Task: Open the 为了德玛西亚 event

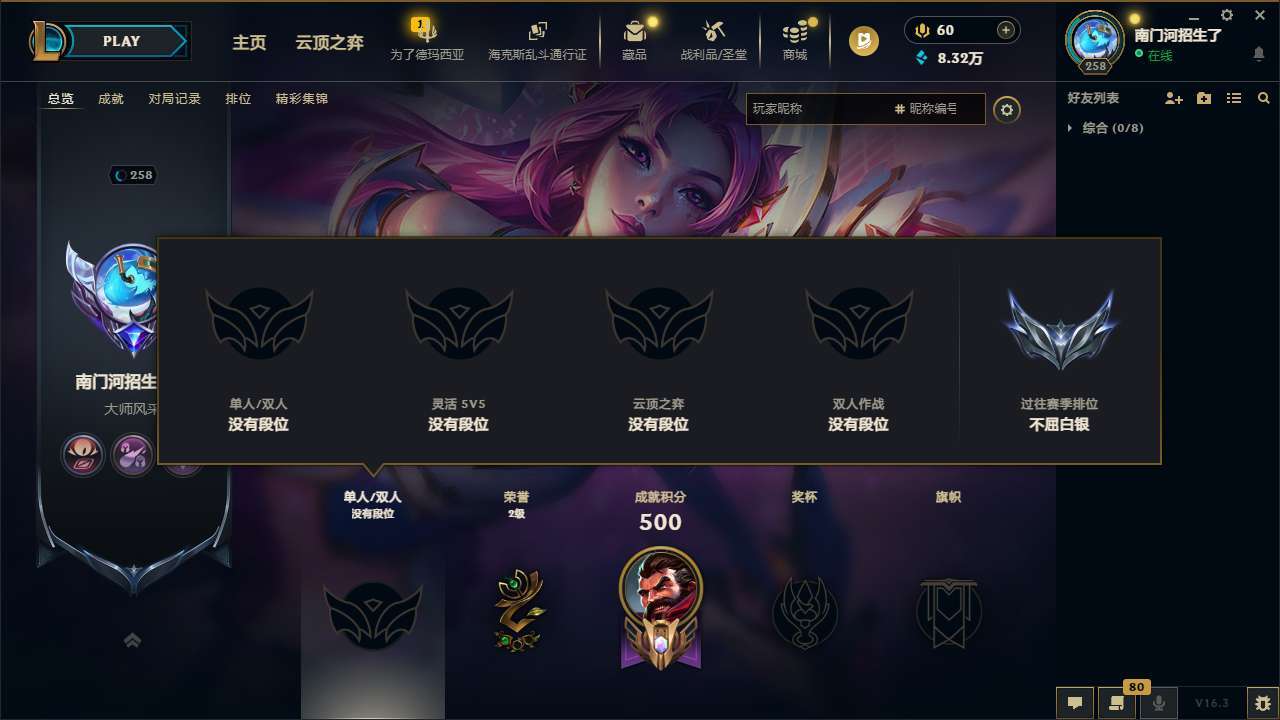Action: pos(427,40)
